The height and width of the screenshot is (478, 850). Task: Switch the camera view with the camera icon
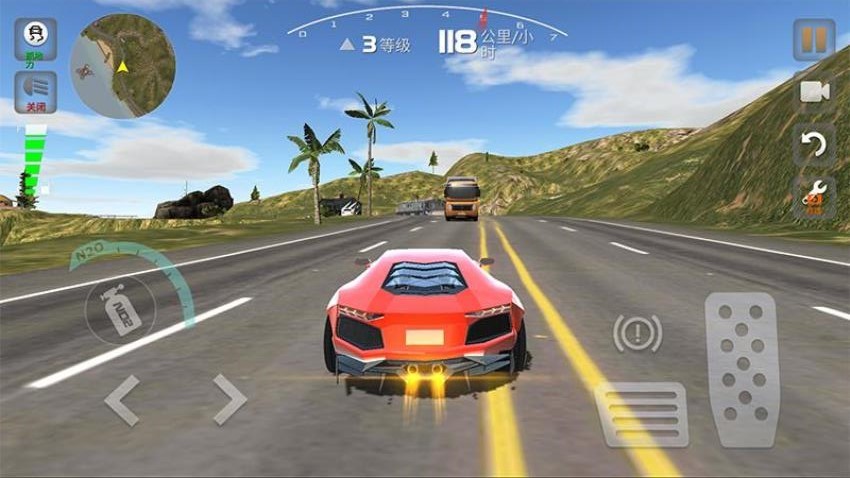[814, 92]
